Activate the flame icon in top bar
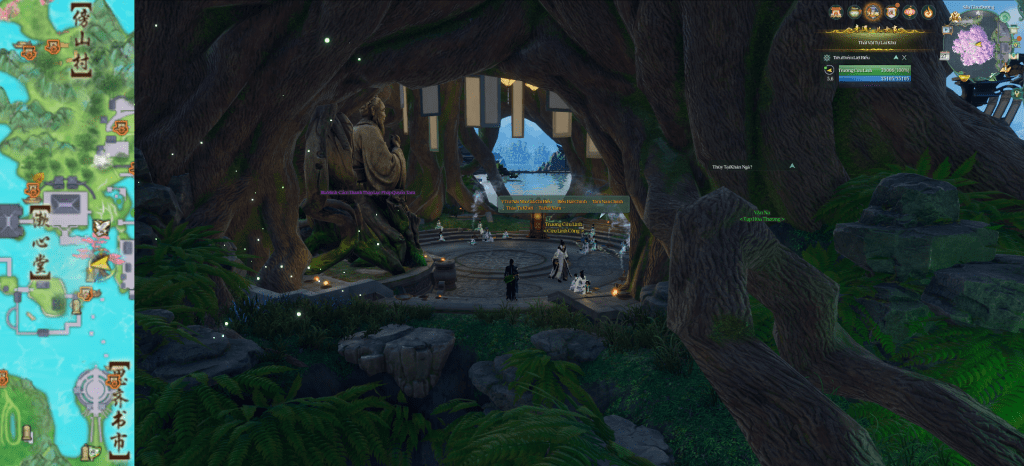The width and height of the screenshot is (1024, 466). (928, 12)
